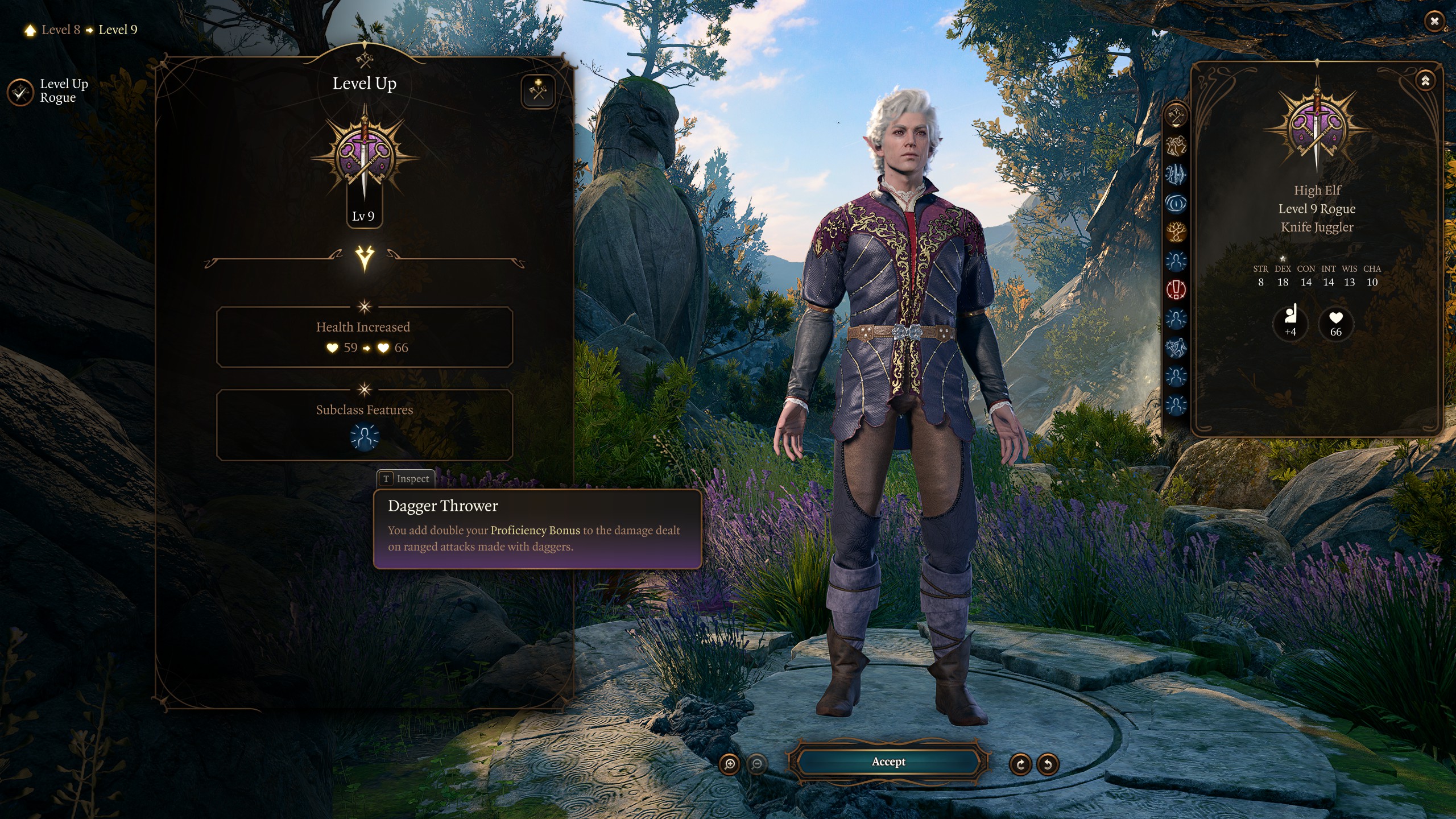Accept the level up
This screenshot has height=819, width=1456.
pyautogui.click(x=888, y=762)
